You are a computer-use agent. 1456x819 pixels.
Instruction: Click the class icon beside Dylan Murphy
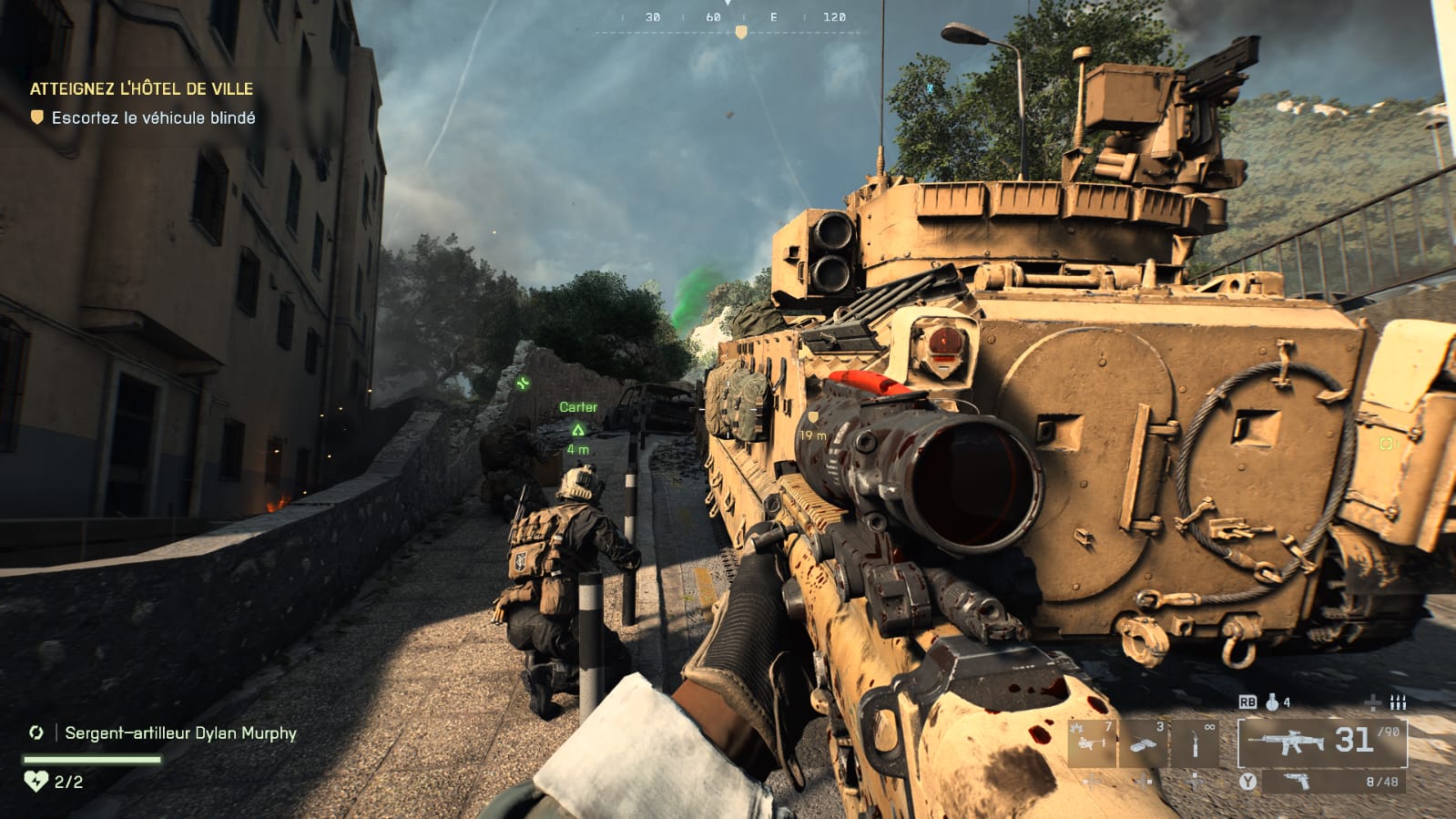[36, 732]
